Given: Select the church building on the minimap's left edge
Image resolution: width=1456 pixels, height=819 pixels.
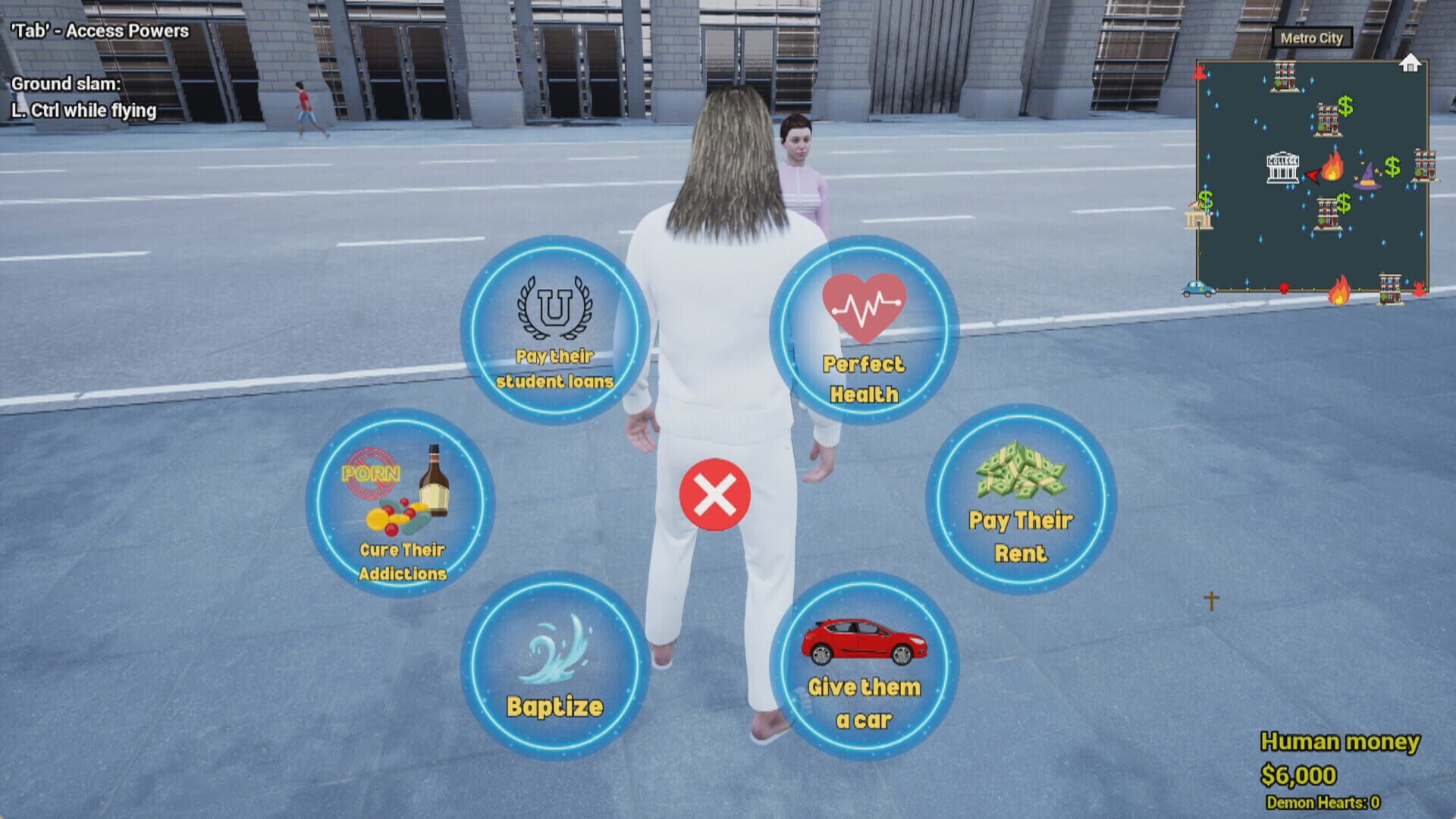Looking at the screenshot, I should tap(1199, 217).
